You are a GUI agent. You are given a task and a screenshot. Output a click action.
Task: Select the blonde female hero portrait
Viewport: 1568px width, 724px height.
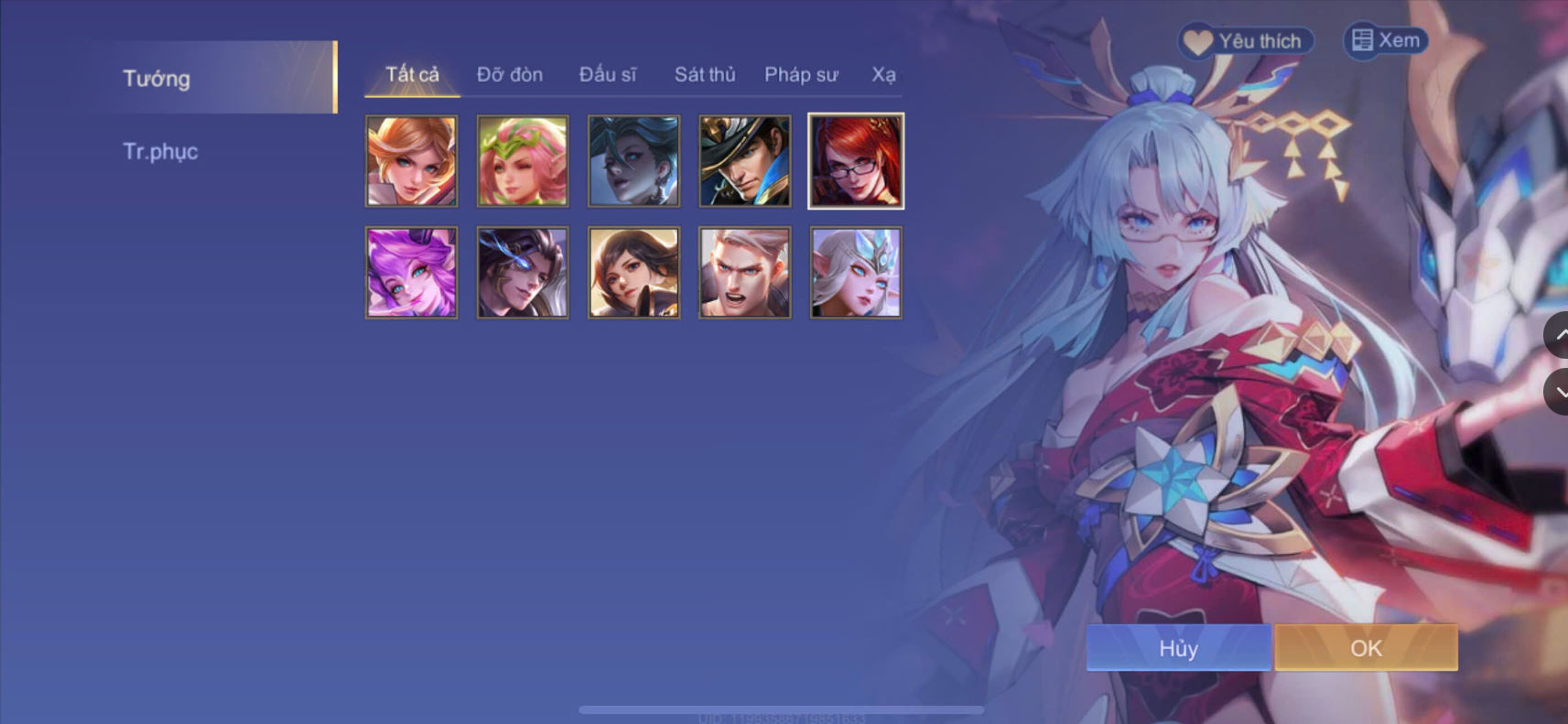pyautogui.click(x=412, y=161)
